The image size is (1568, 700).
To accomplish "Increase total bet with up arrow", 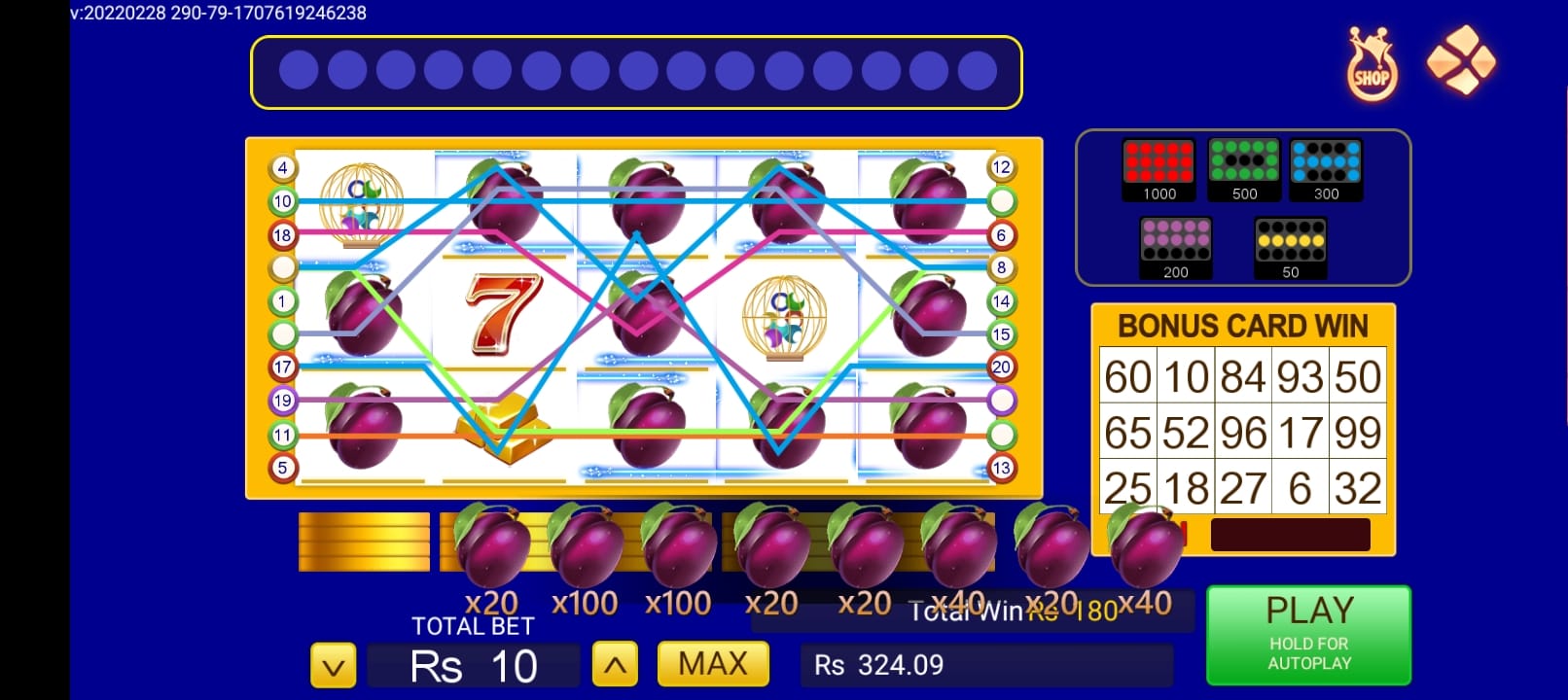I will 615,665.
